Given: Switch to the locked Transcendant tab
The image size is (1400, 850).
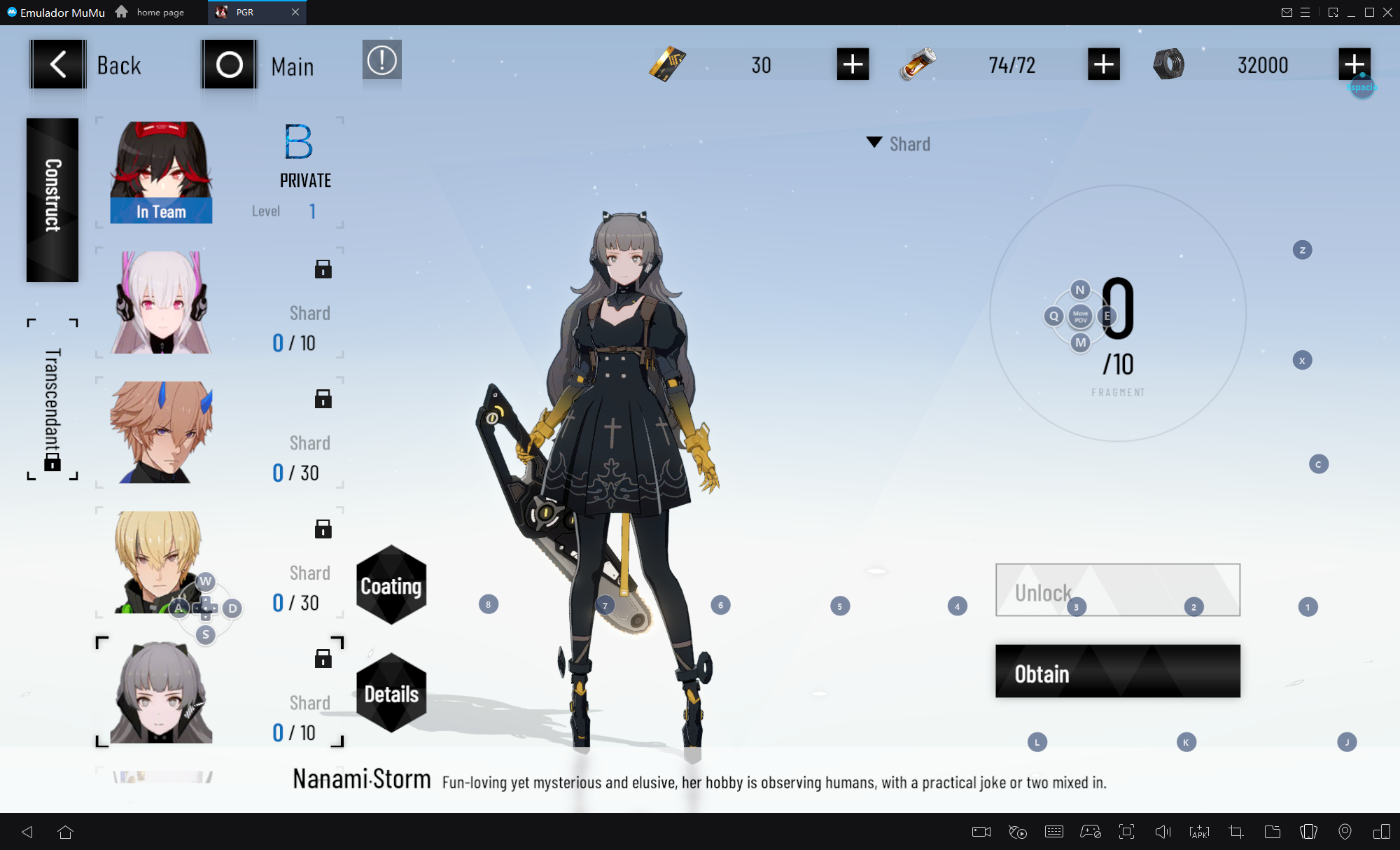Looking at the screenshot, I should (52, 399).
